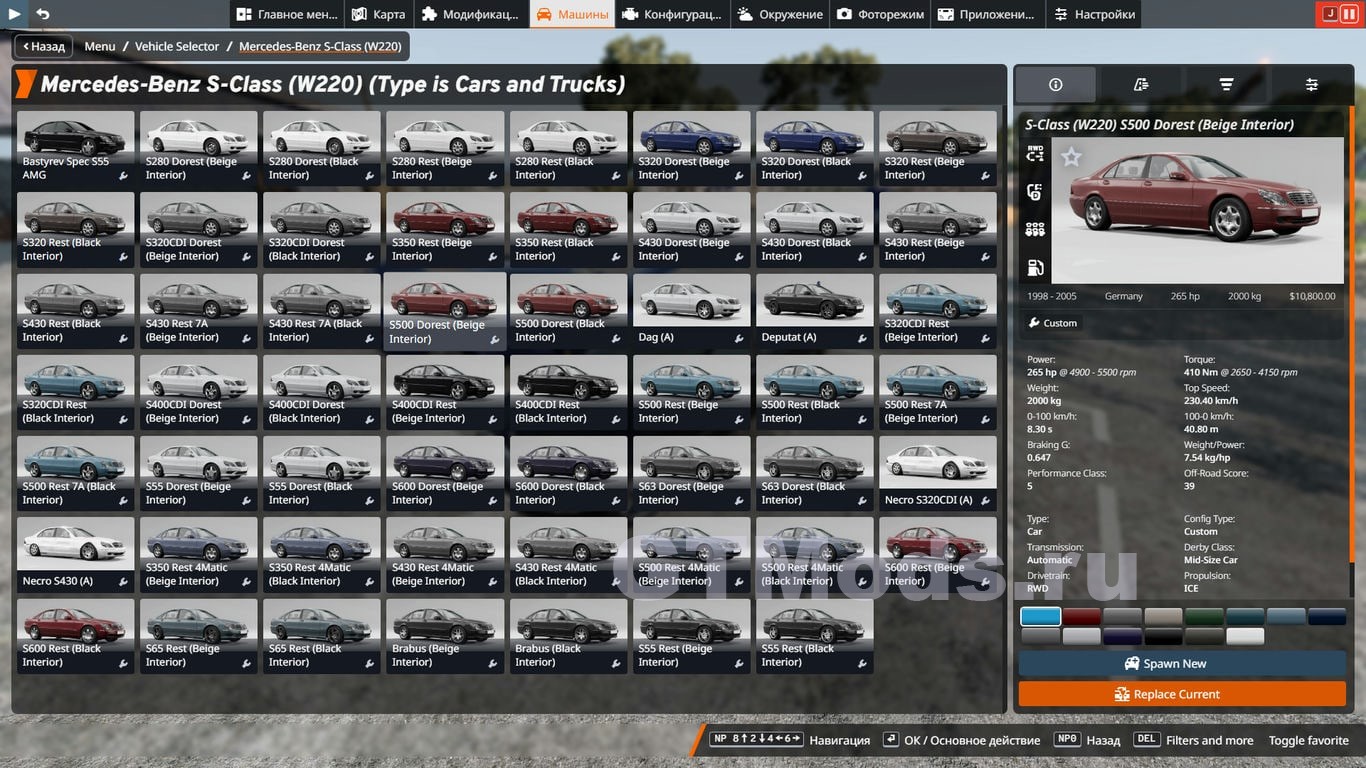Click the play button in top bar
The height and width of the screenshot is (768, 1366).
pos(15,14)
